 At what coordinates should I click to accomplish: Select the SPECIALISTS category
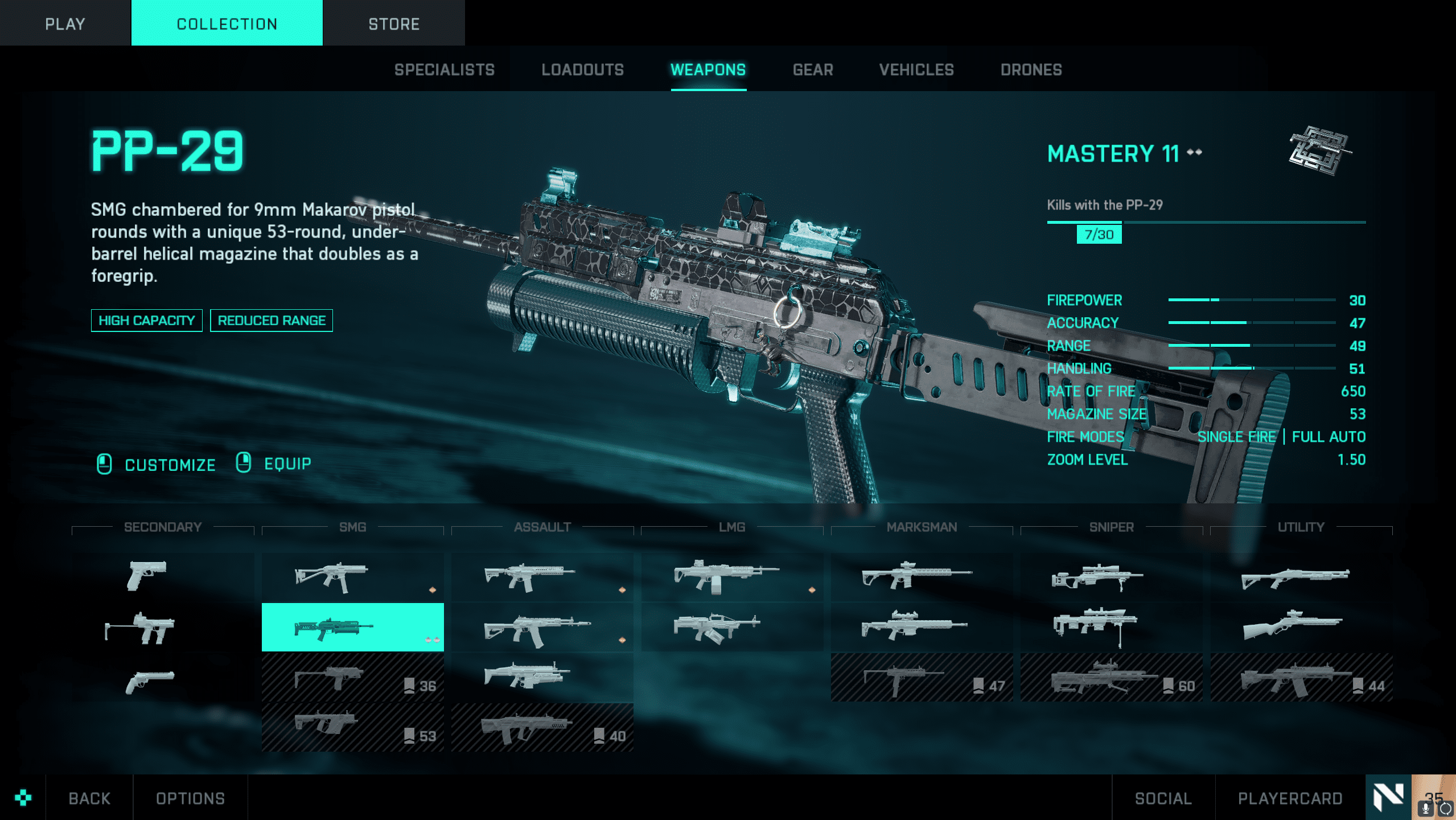pos(445,70)
